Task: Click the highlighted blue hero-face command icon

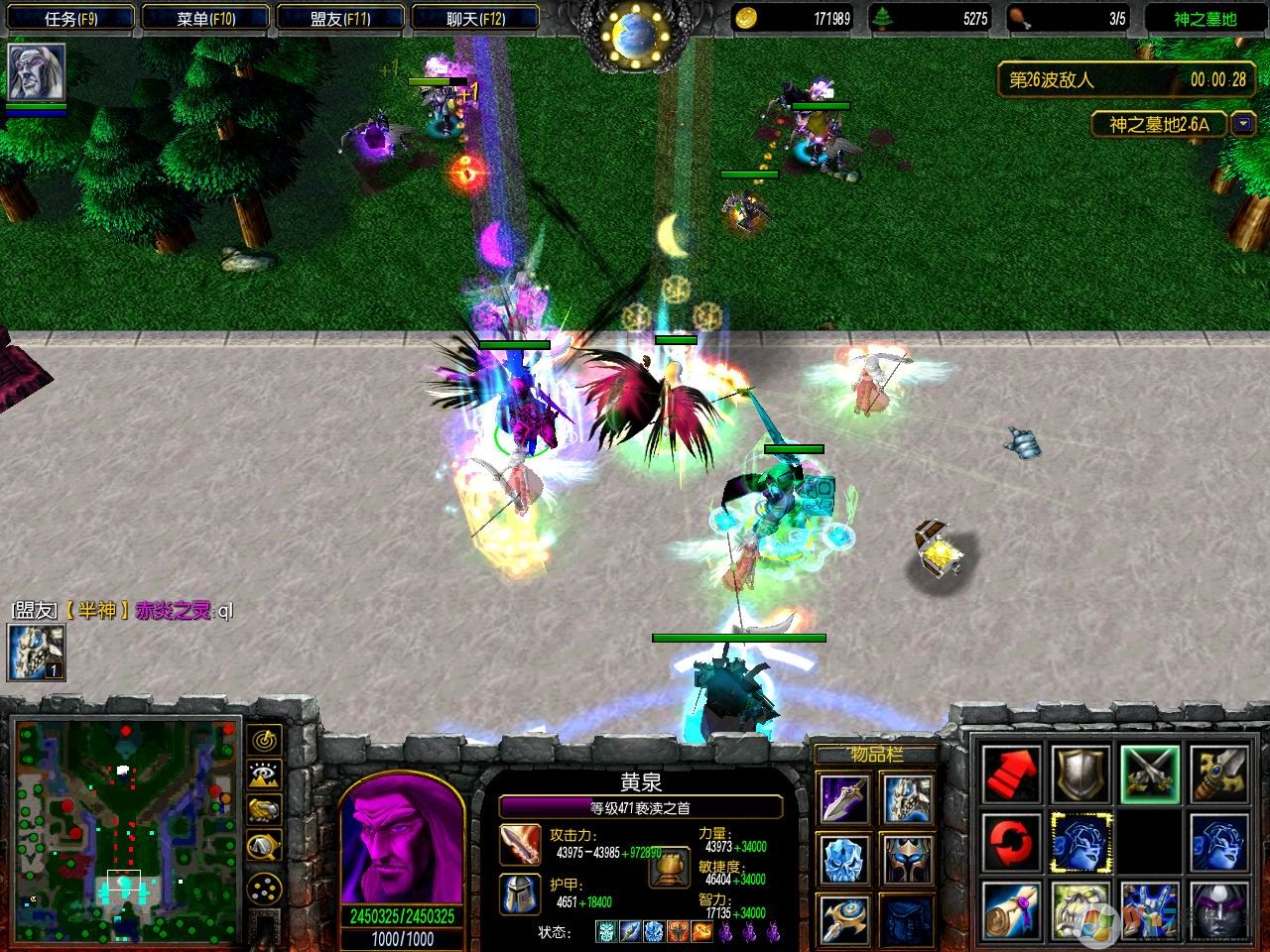Action: pos(1080,842)
